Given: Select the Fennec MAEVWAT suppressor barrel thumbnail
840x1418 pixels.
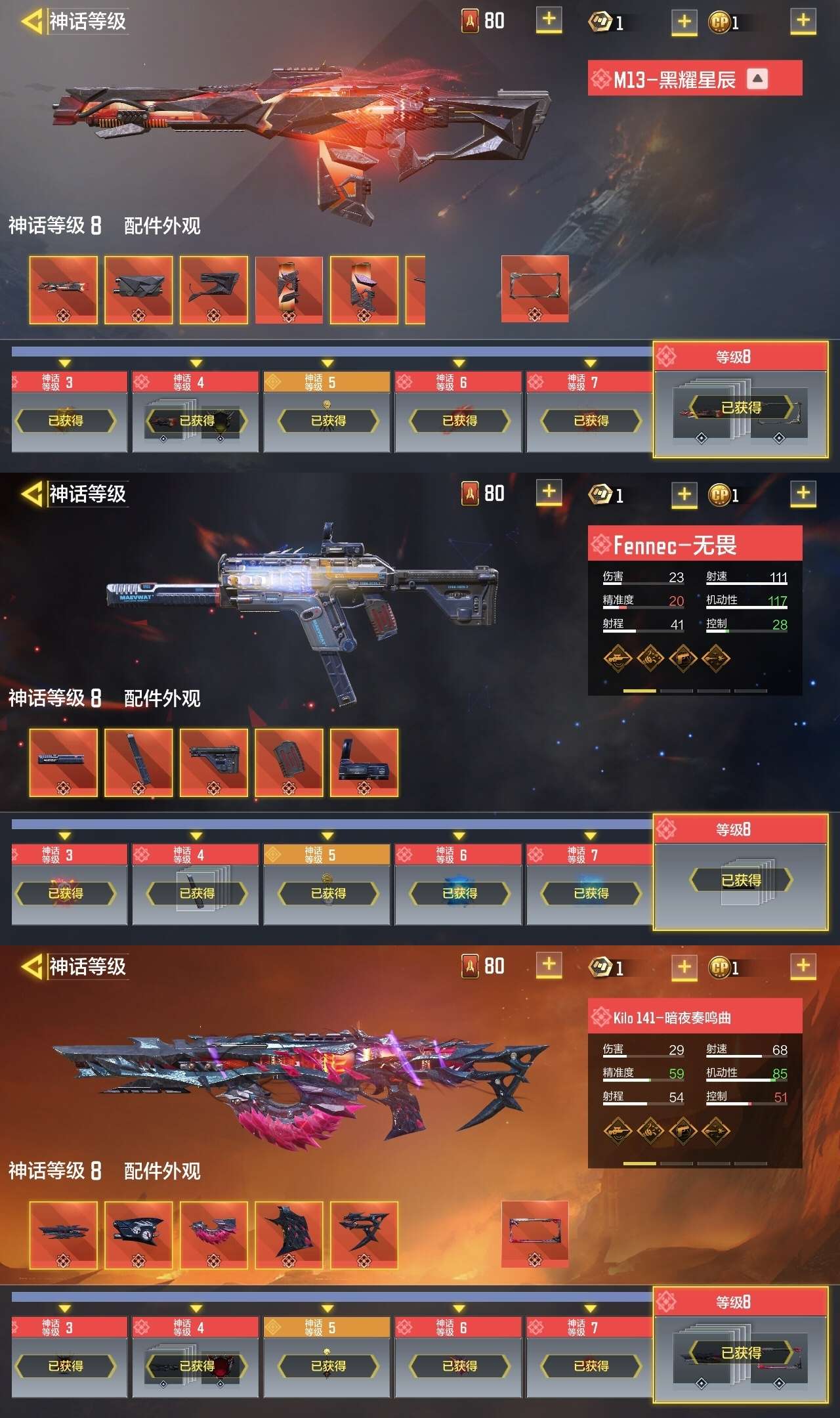Looking at the screenshot, I should (x=63, y=762).
